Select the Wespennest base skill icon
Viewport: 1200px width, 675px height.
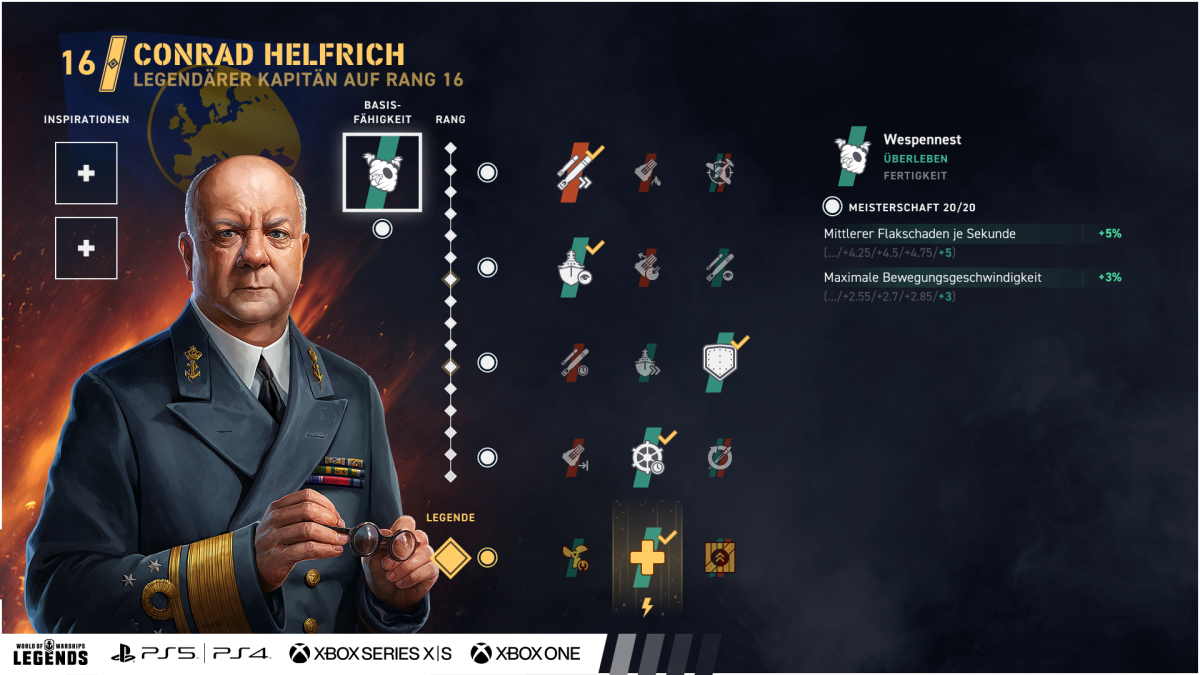[x=382, y=172]
